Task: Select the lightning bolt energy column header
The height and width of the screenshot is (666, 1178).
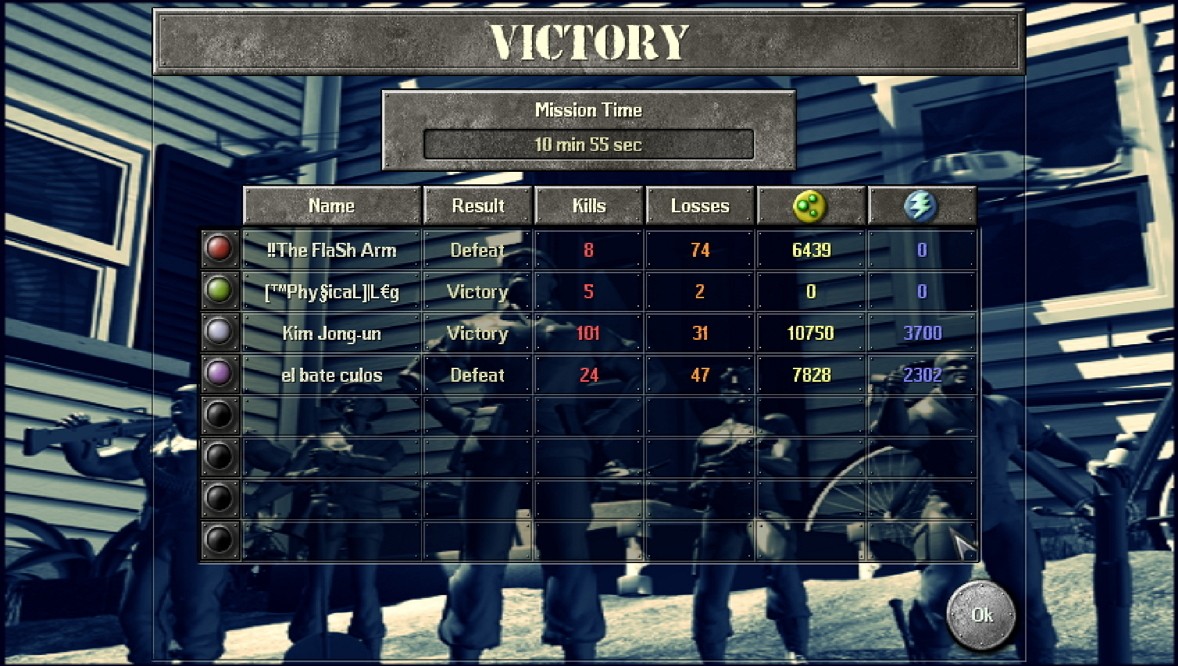Action: tap(921, 206)
